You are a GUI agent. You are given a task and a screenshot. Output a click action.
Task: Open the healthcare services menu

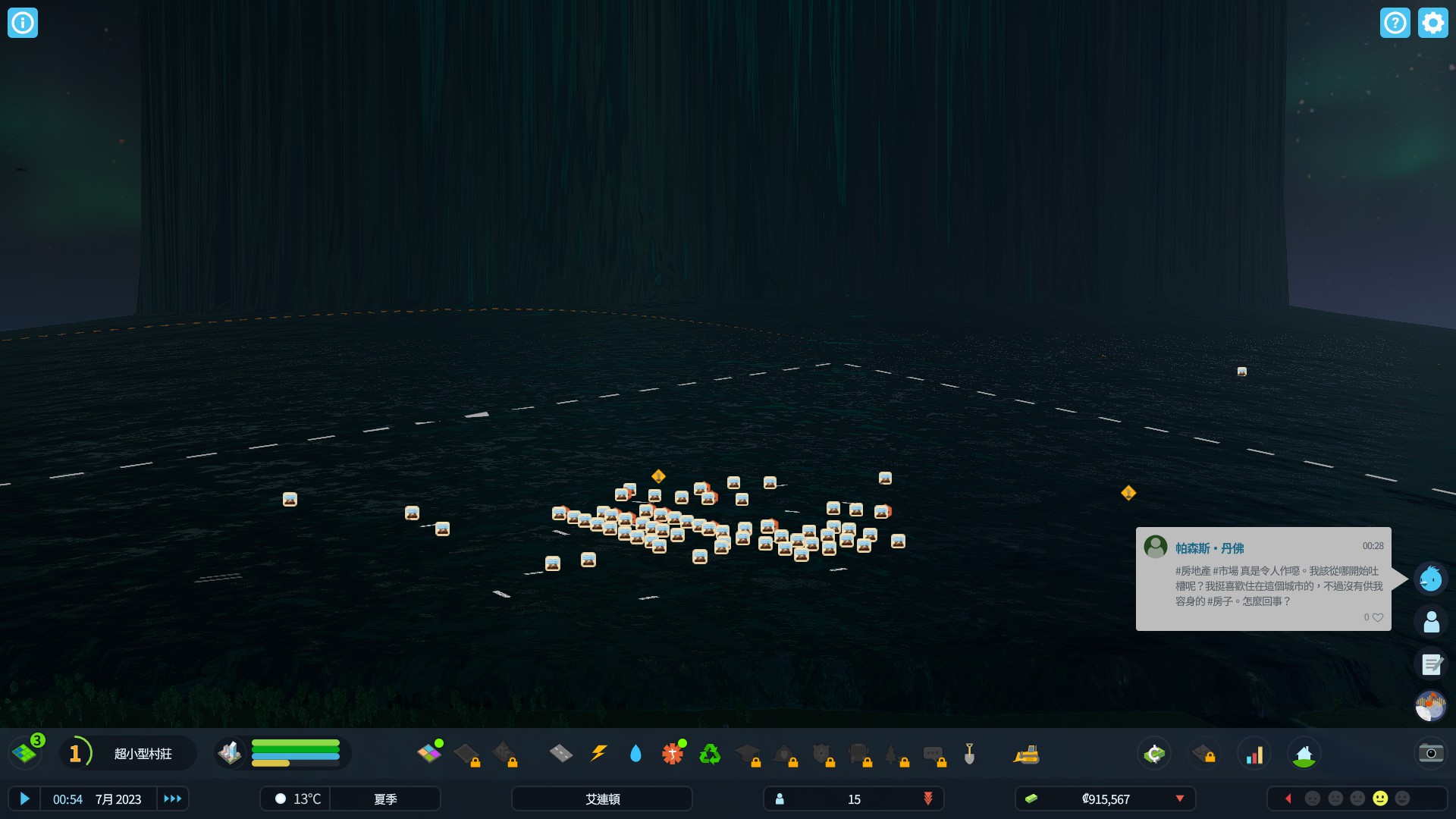tap(672, 753)
